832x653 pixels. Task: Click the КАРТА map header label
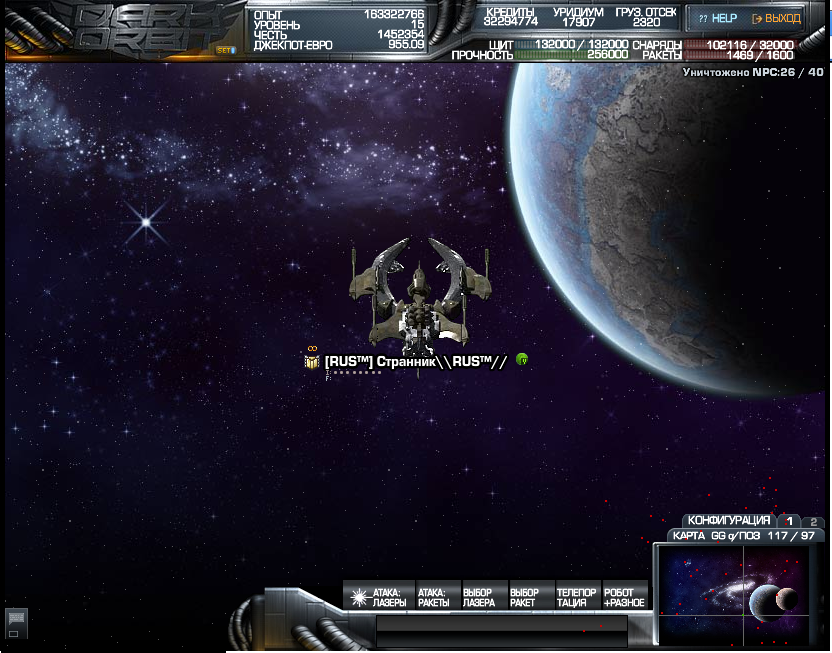[688, 536]
